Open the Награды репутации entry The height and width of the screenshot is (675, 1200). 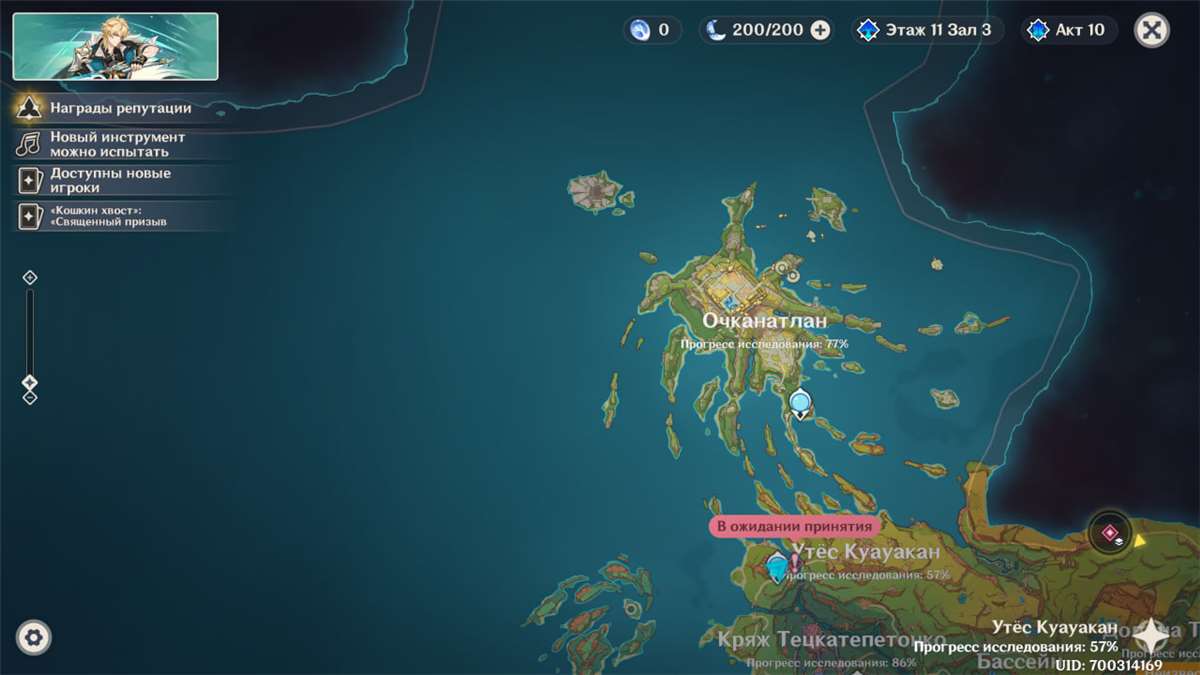tap(120, 108)
